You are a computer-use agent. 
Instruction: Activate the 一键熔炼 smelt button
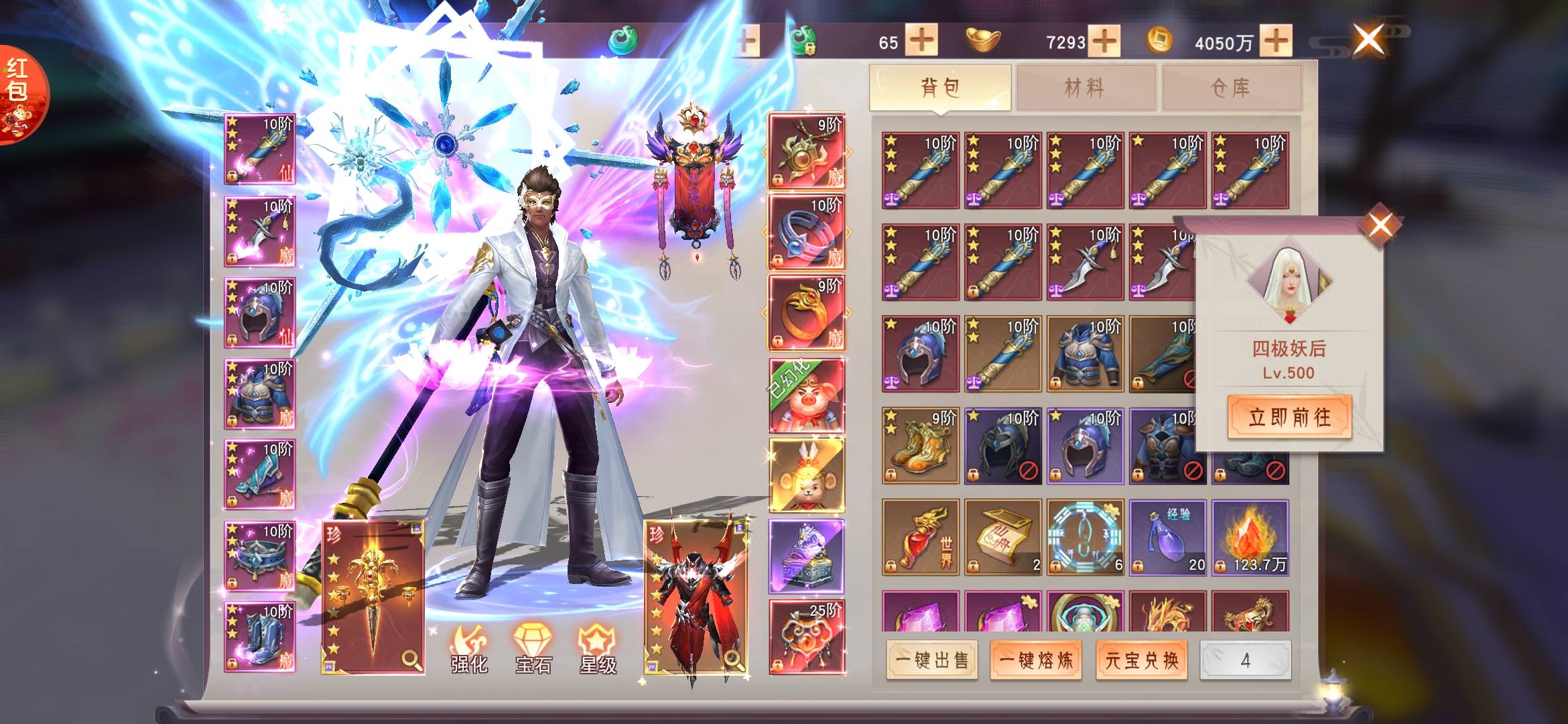tap(1036, 660)
